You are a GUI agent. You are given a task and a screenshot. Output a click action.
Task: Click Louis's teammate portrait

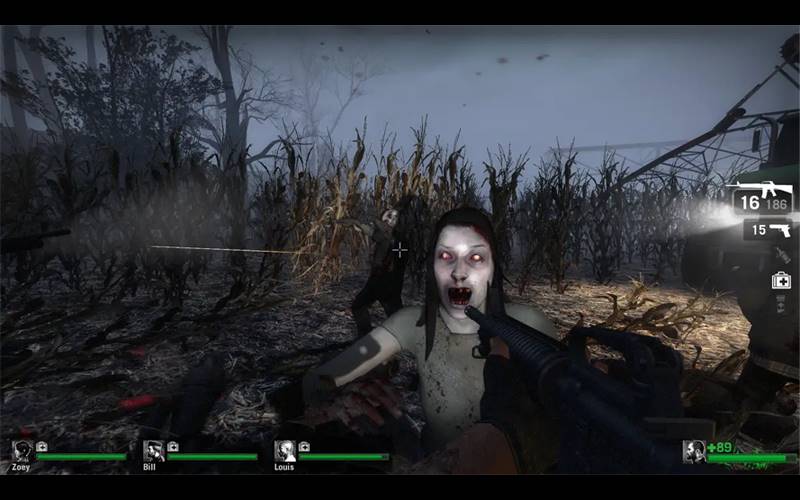(285, 451)
